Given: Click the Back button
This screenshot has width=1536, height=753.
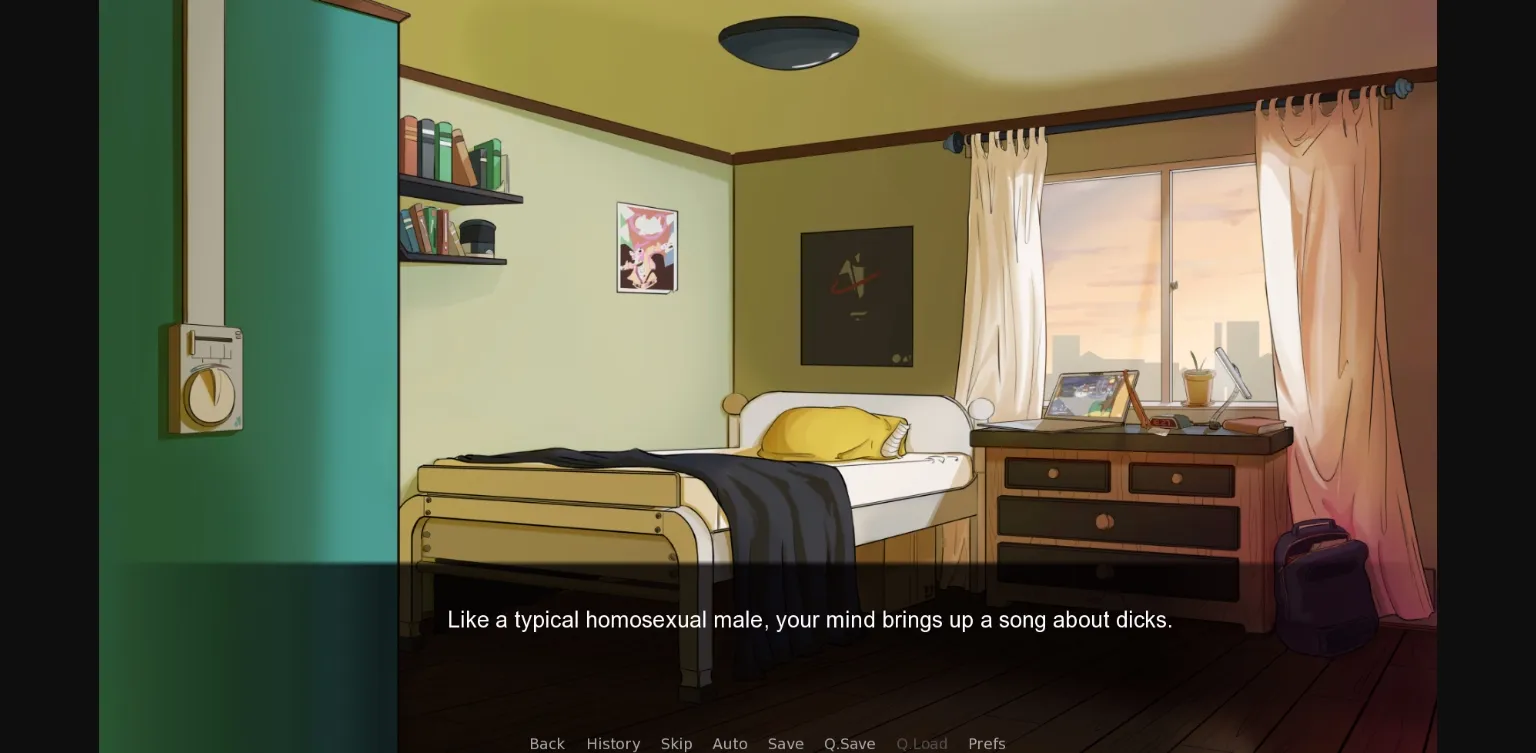Looking at the screenshot, I should tap(547, 744).
